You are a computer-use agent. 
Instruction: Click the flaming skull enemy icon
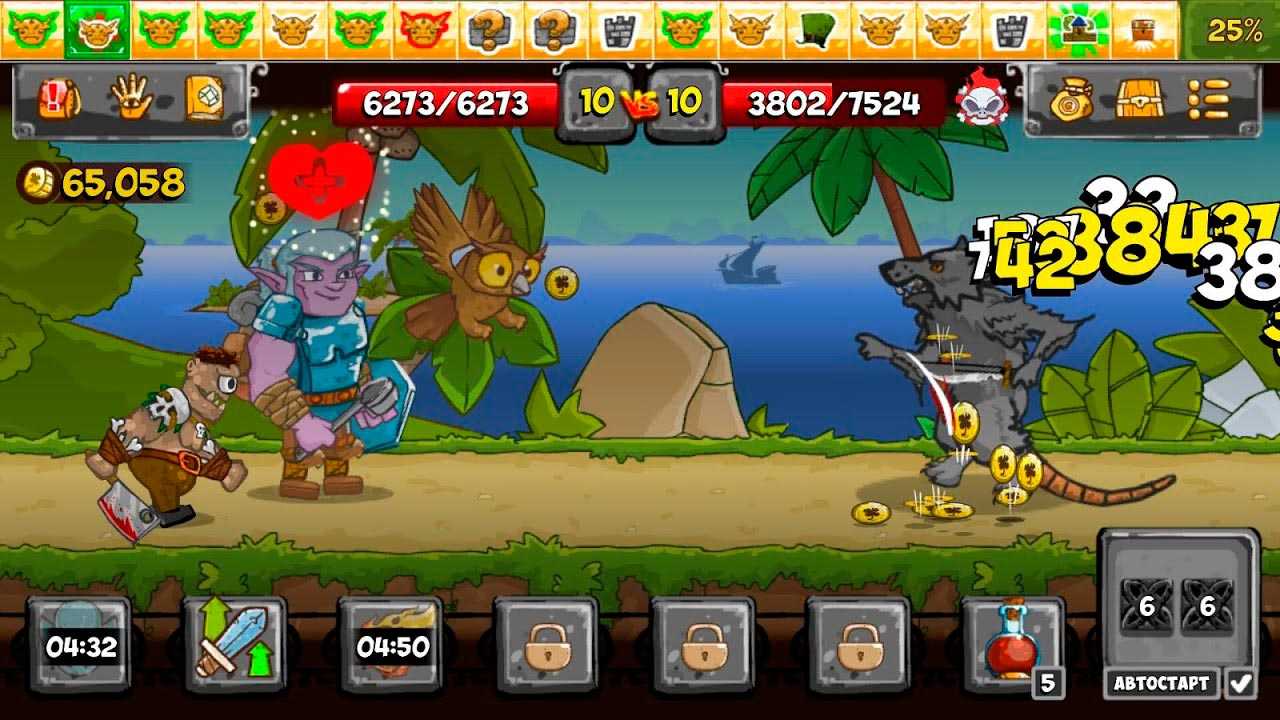coord(980,100)
